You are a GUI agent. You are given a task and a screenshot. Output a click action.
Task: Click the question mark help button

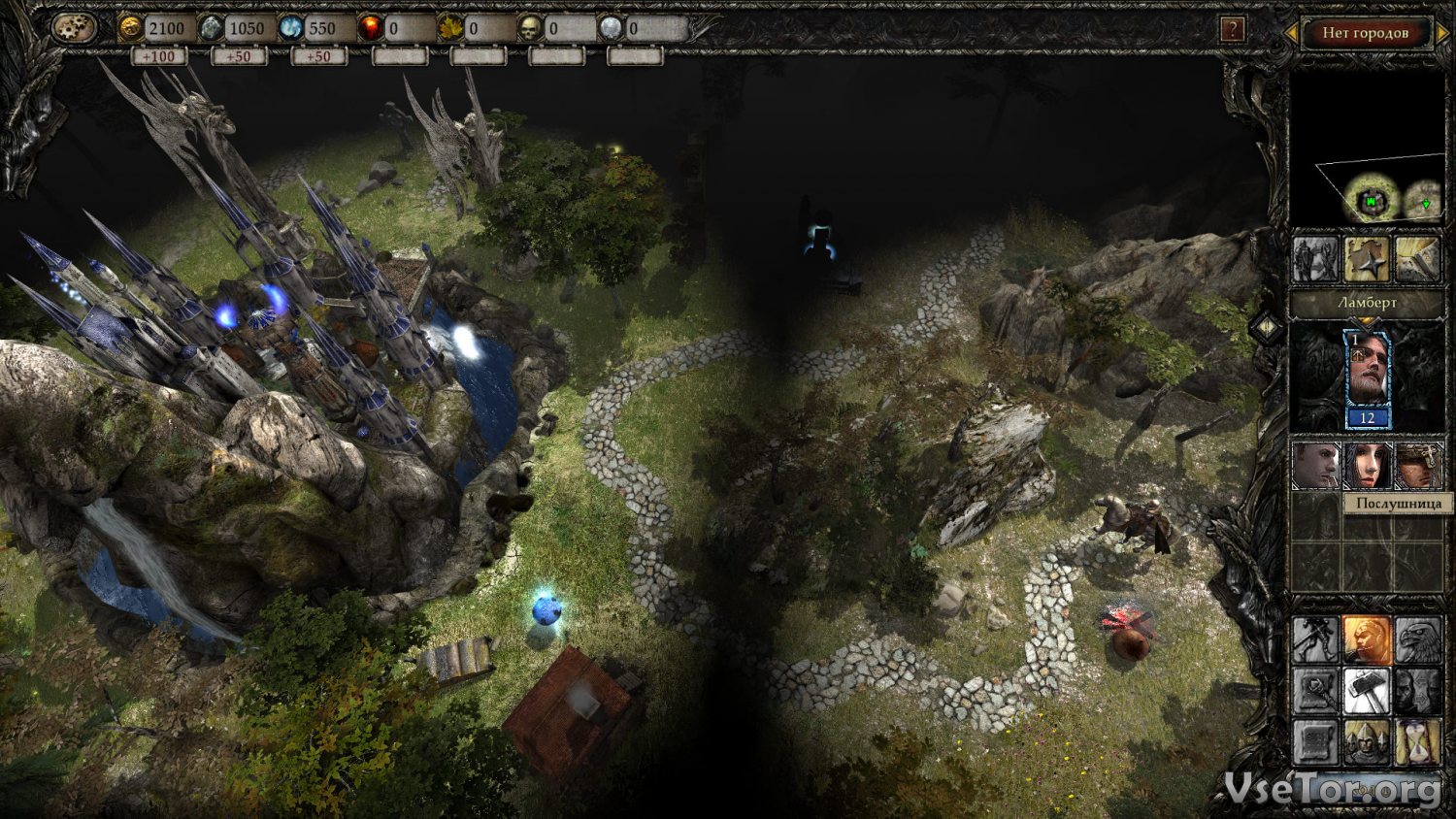pyautogui.click(x=1232, y=30)
